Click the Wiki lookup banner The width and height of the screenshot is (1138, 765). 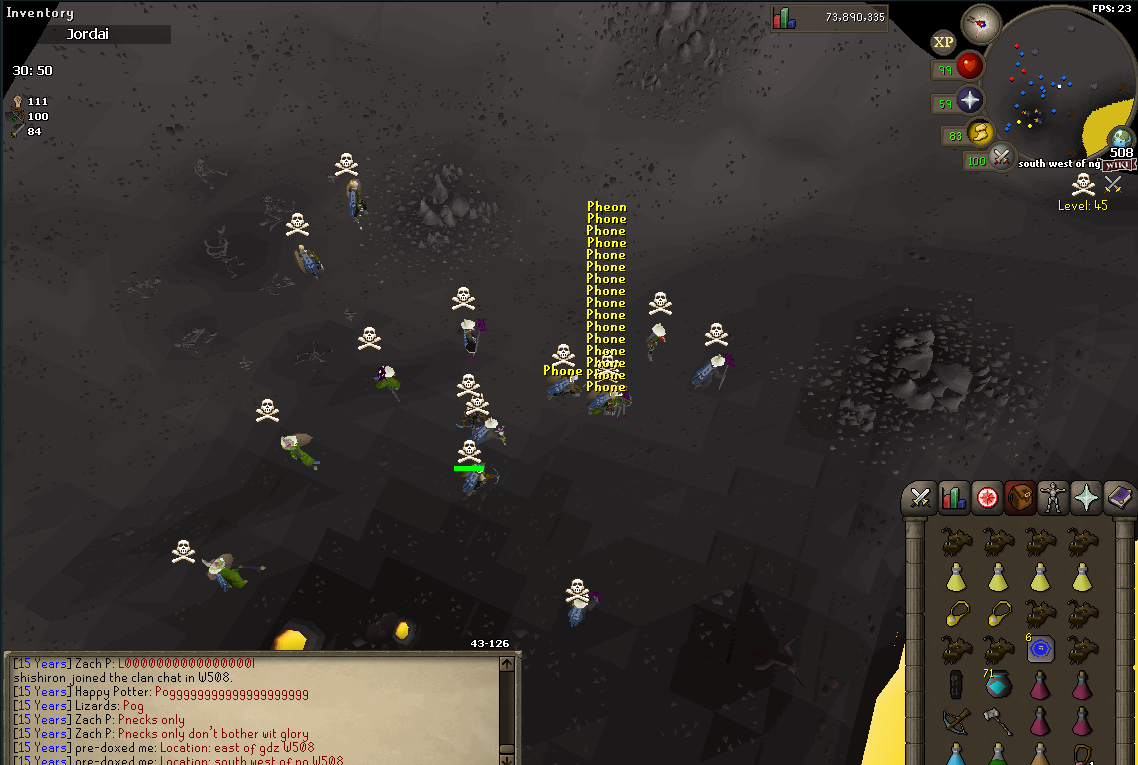[1117, 165]
